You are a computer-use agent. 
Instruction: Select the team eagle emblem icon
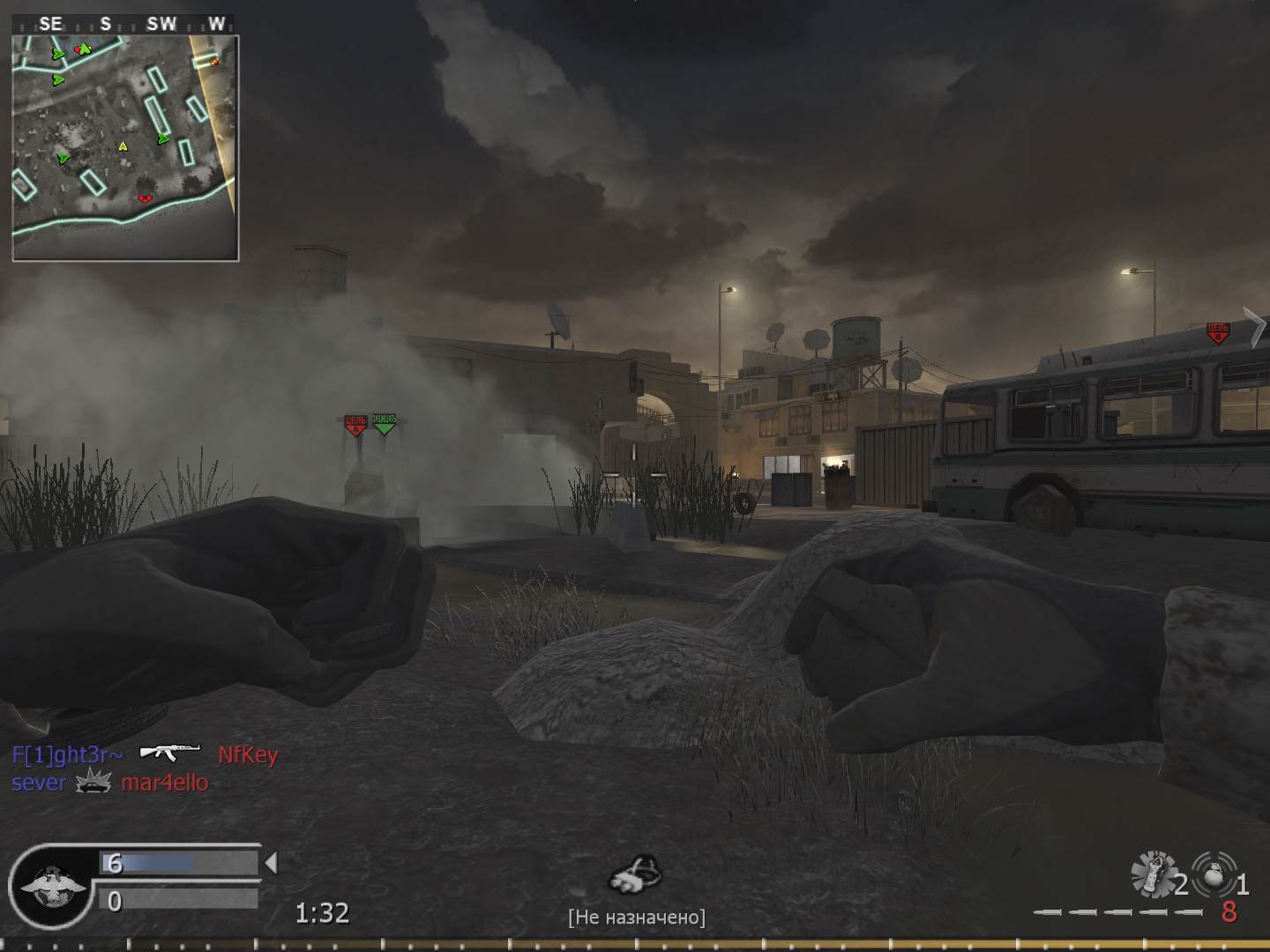53,886
